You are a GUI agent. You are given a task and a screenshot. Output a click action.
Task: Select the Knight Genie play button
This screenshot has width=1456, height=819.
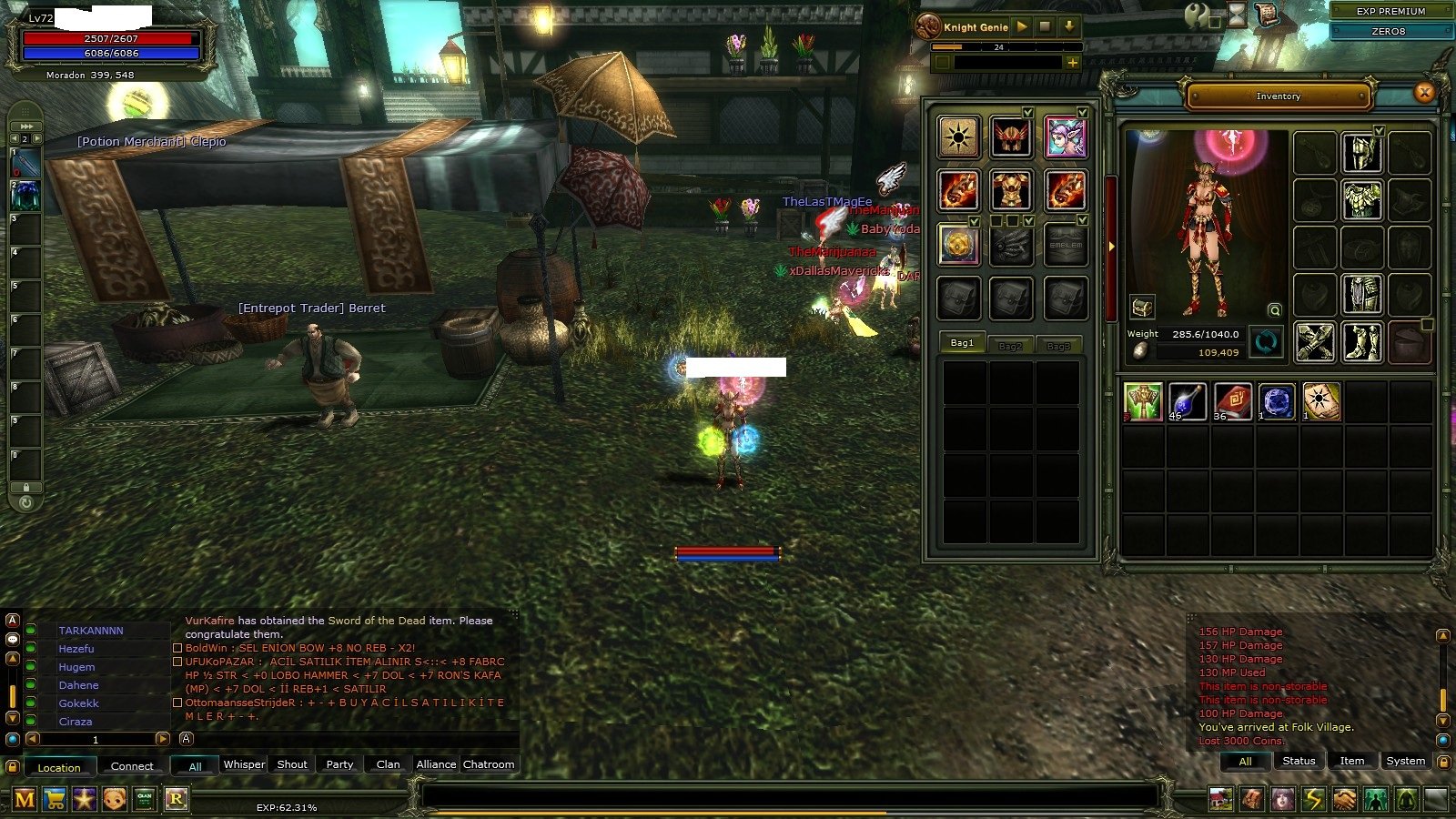1023,27
